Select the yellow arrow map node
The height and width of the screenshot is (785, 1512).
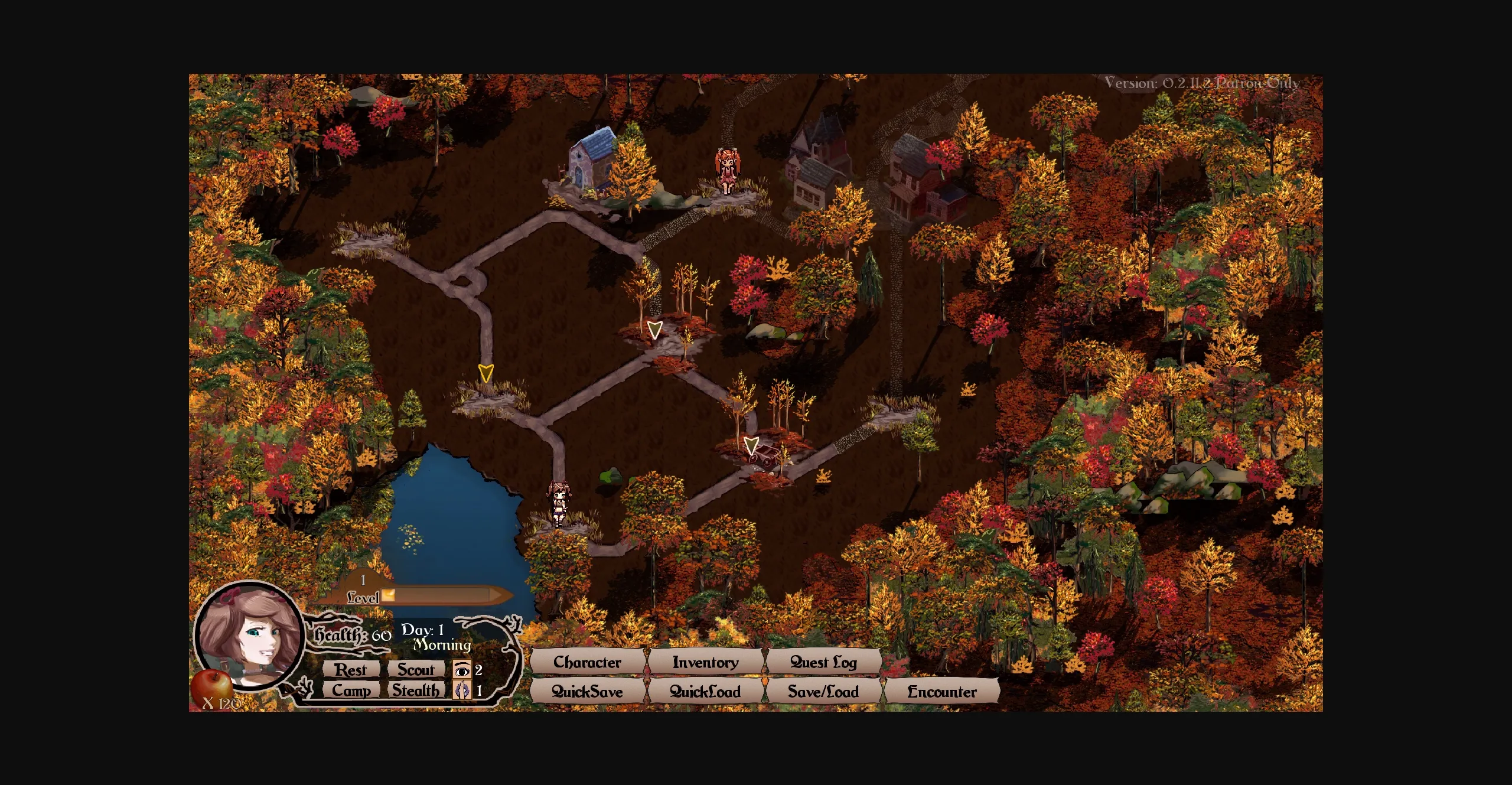click(485, 373)
